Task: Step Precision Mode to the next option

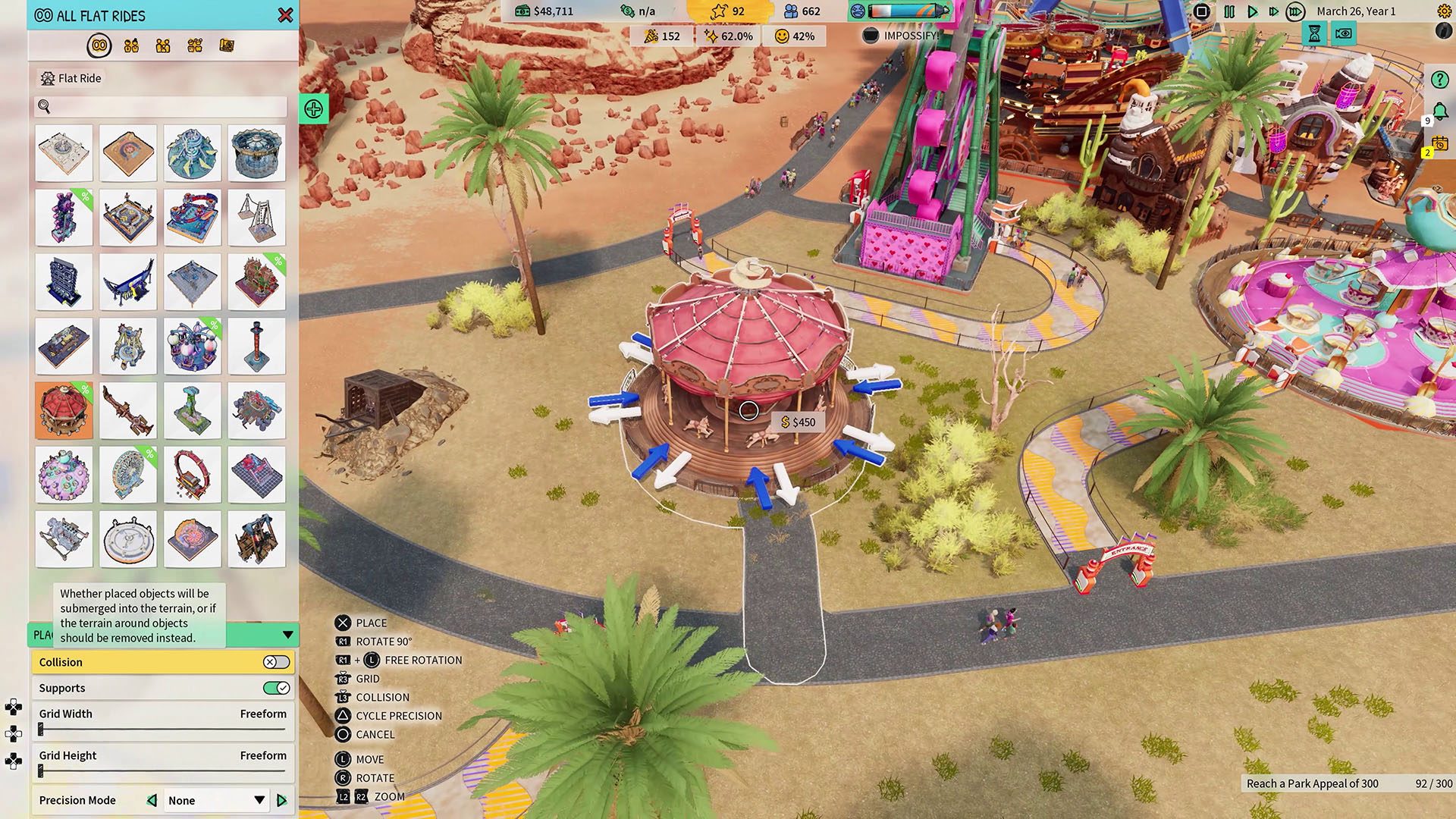Action: [x=282, y=800]
